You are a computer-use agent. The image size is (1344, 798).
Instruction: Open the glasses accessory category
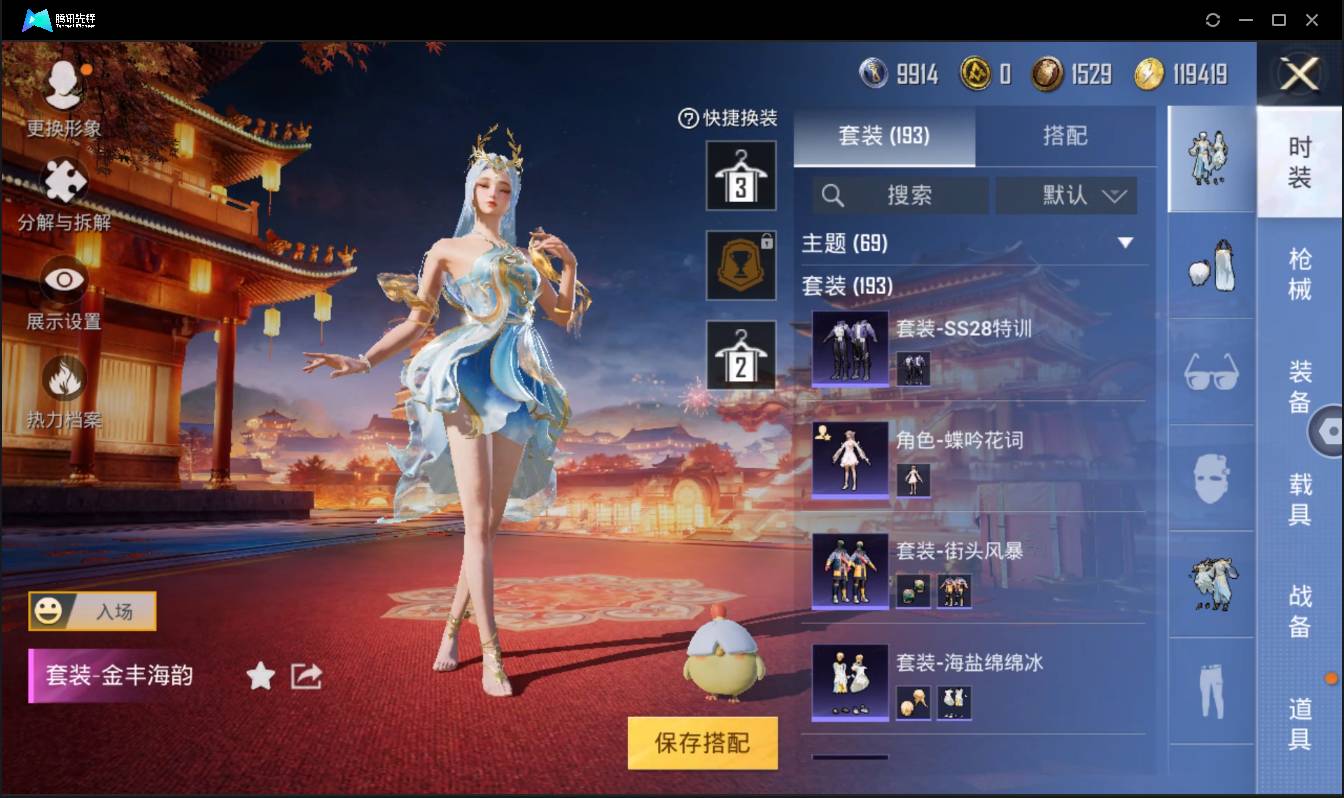1210,372
